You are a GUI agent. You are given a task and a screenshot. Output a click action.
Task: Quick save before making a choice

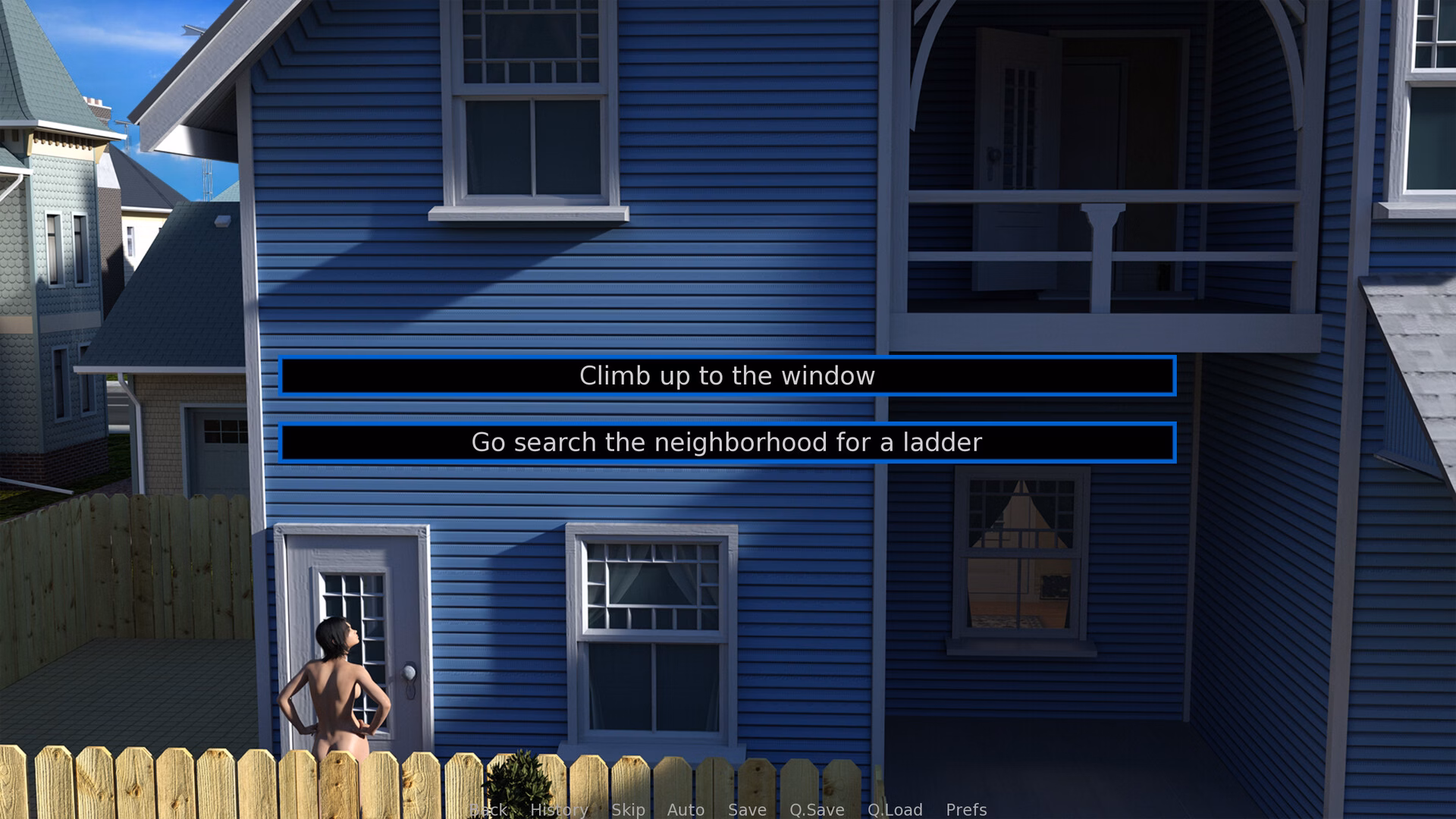[816, 810]
